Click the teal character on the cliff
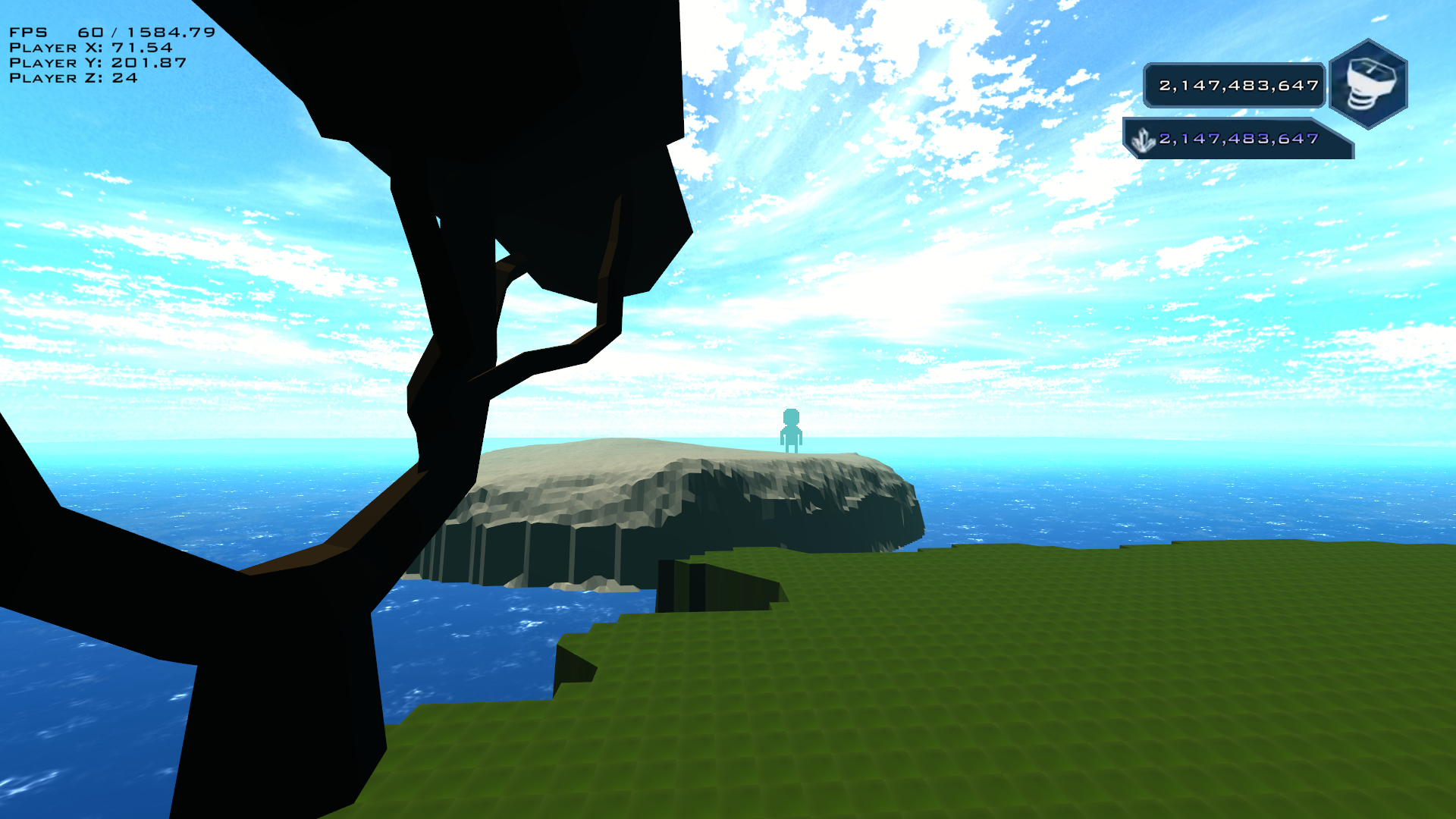This screenshot has width=1456, height=819. (x=792, y=431)
